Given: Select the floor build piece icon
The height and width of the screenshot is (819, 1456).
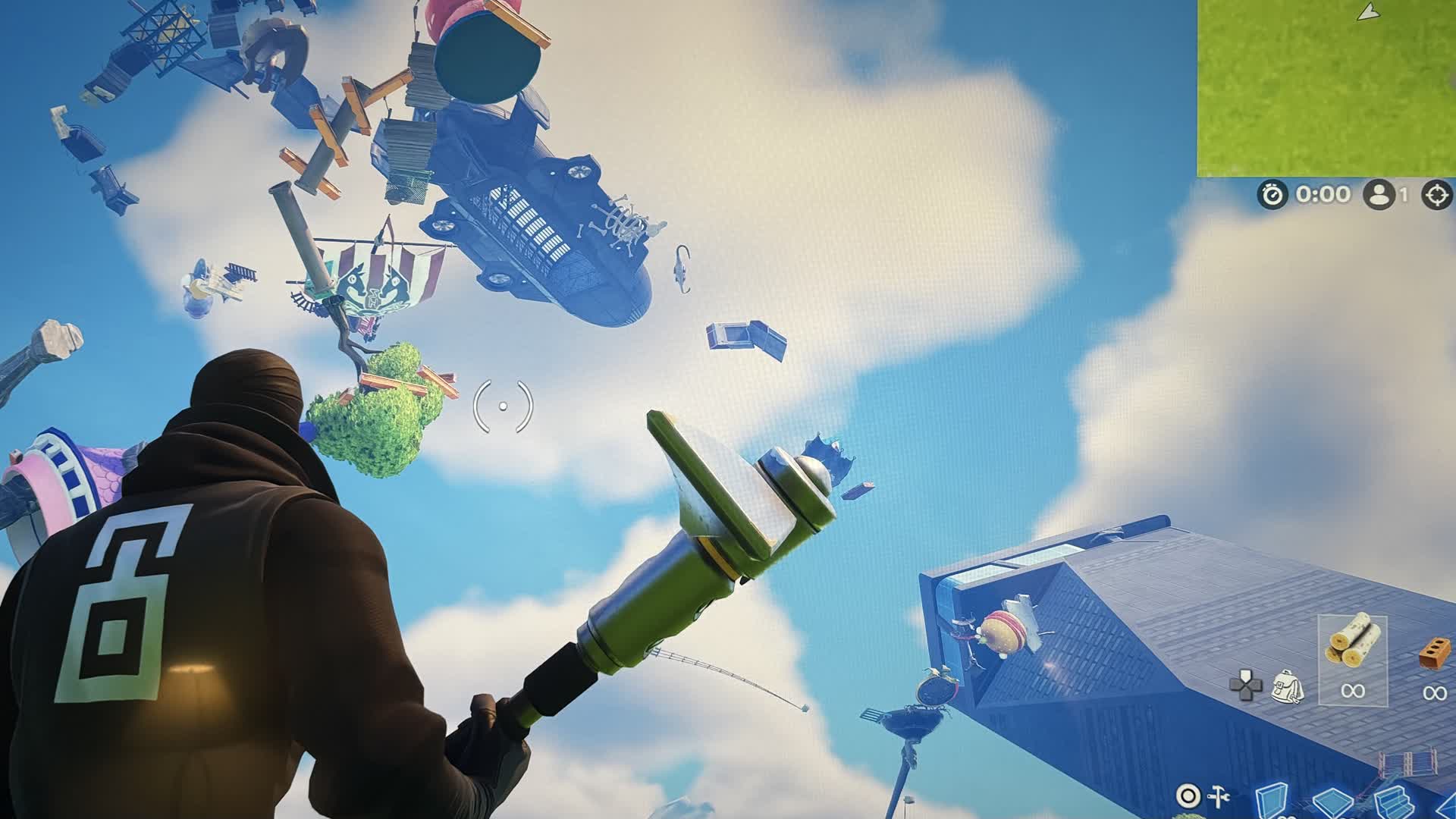Looking at the screenshot, I should pos(1333,800).
